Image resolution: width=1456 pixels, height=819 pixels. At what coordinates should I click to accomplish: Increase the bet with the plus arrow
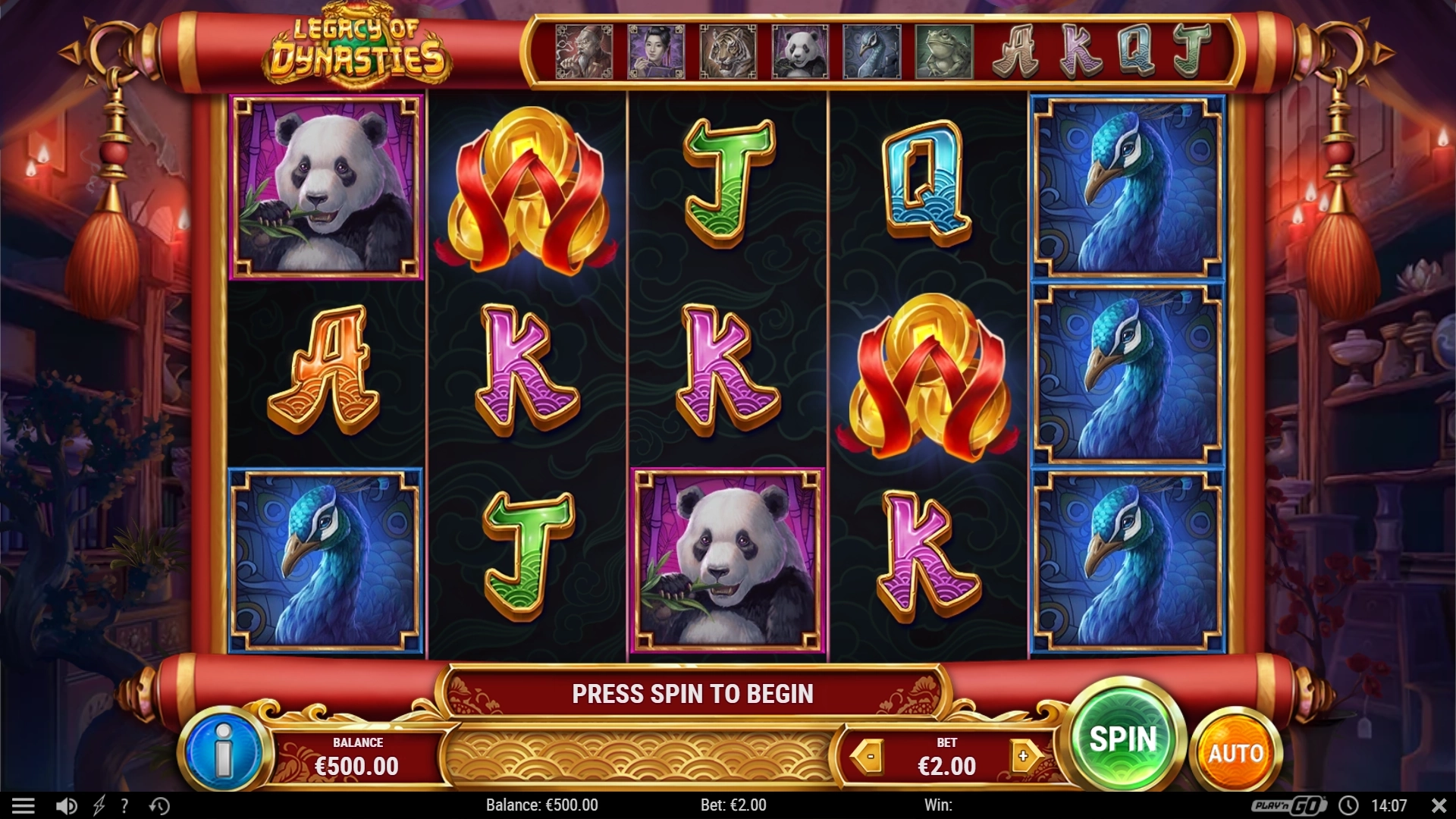[x=1024, y=756]
